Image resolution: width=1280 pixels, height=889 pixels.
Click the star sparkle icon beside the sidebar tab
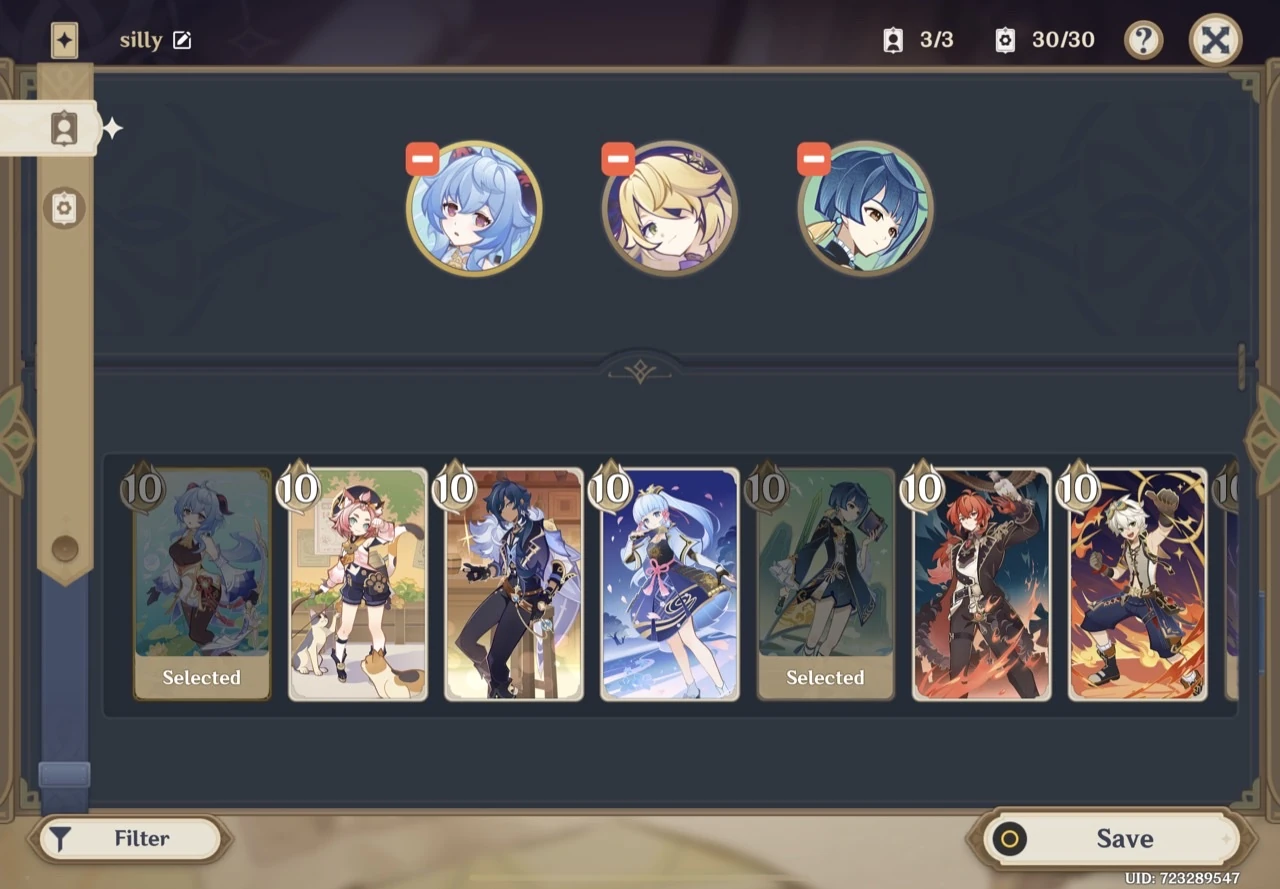112,127
